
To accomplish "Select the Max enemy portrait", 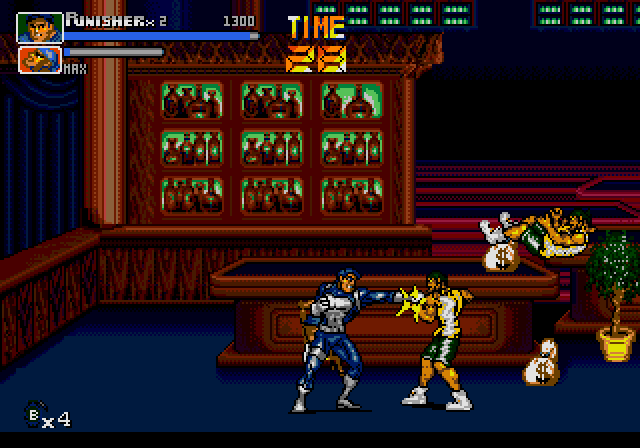I will click(39, 60).
